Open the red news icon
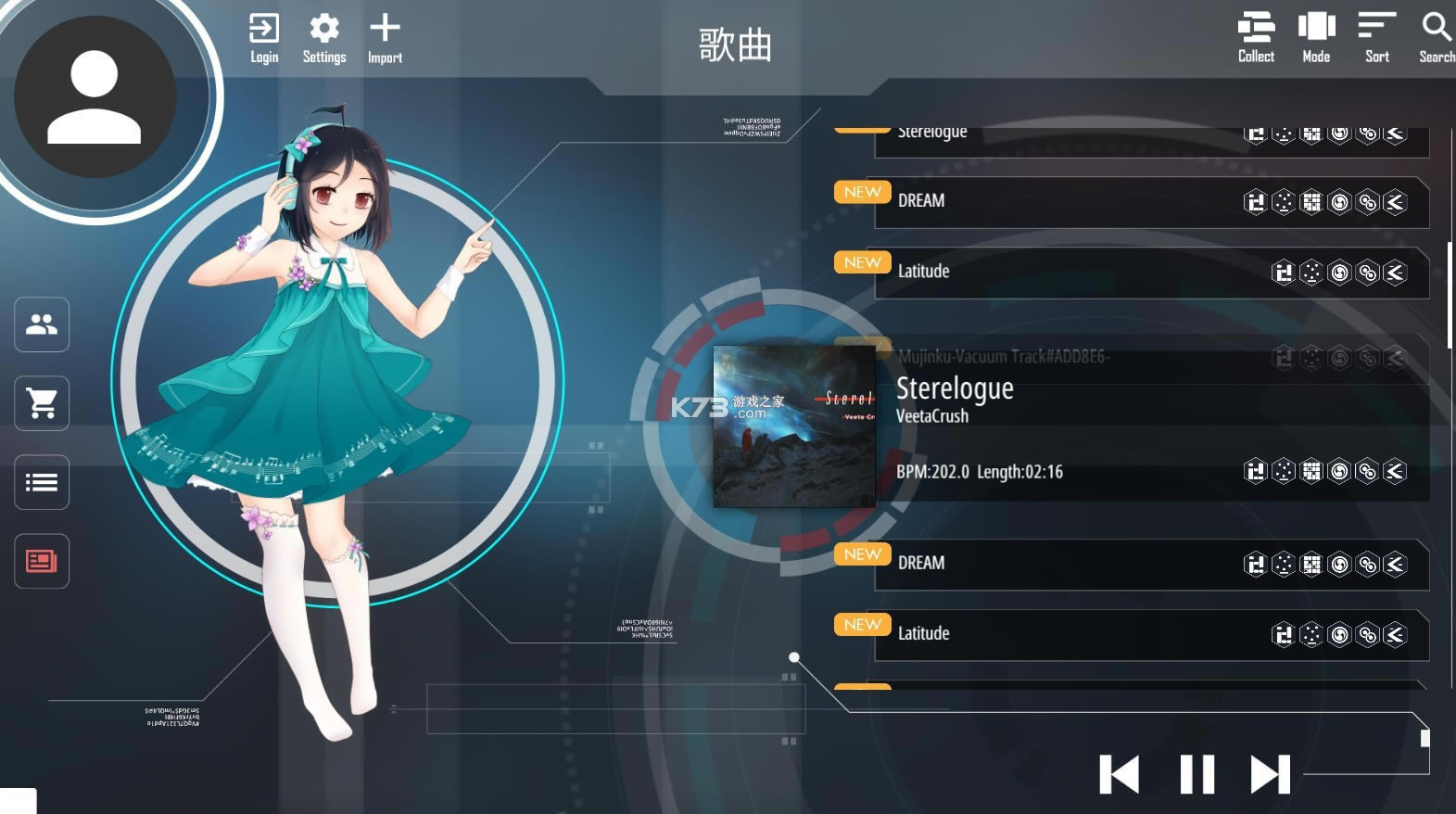Screen dimensions: 1456x814 [x=42, y=561]
